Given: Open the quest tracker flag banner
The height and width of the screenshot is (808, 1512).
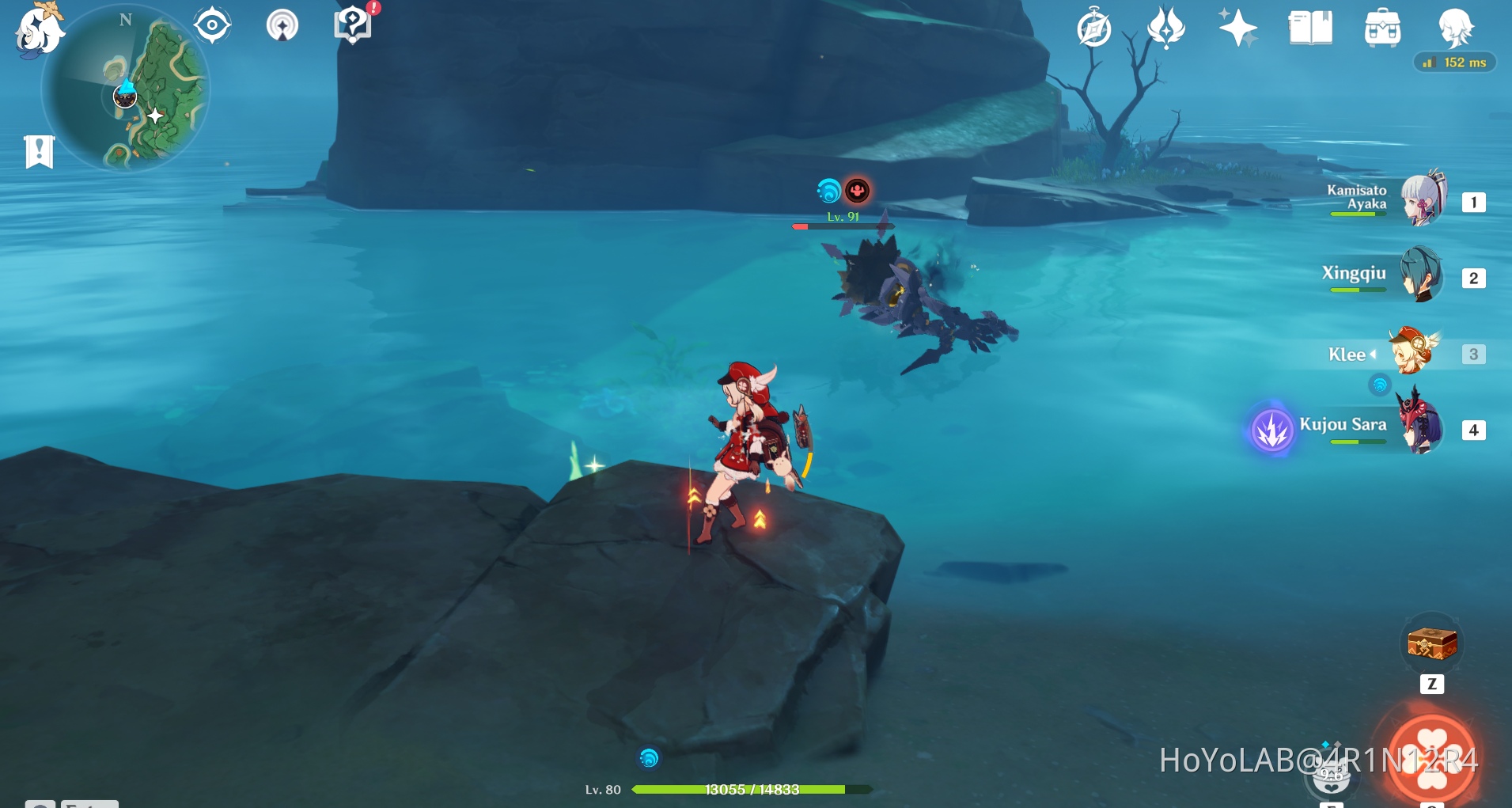Looking at the screenshot, I should [38, 150].
